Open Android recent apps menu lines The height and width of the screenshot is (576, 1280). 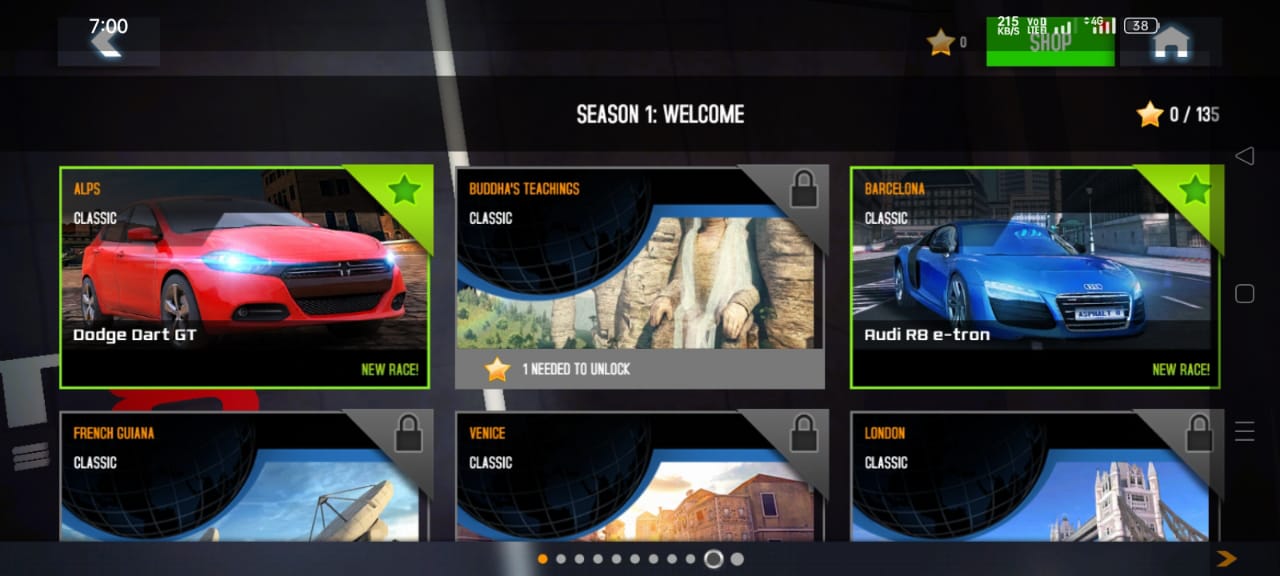pyautogui.click(x=1244, y=431)
